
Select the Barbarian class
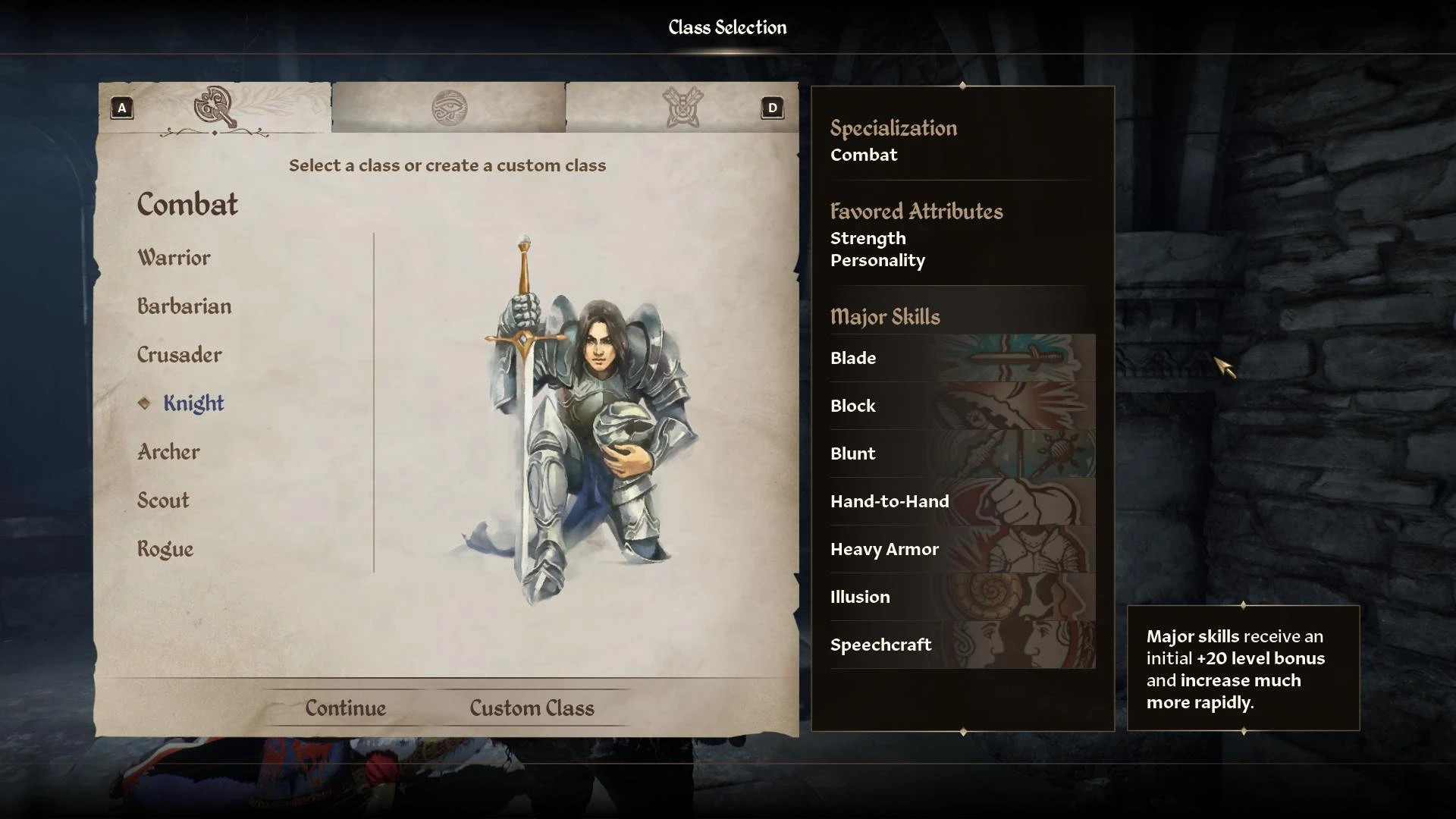point(184,306)
